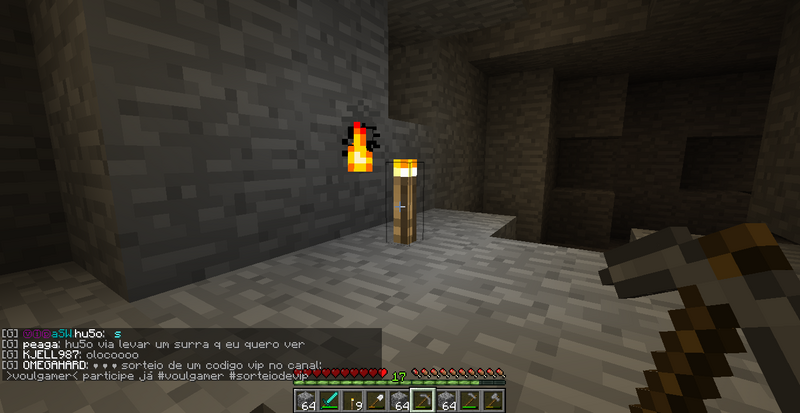Click the highlighted pickaxe hotbar slot
800x413 pixels.
pos(422,402)
